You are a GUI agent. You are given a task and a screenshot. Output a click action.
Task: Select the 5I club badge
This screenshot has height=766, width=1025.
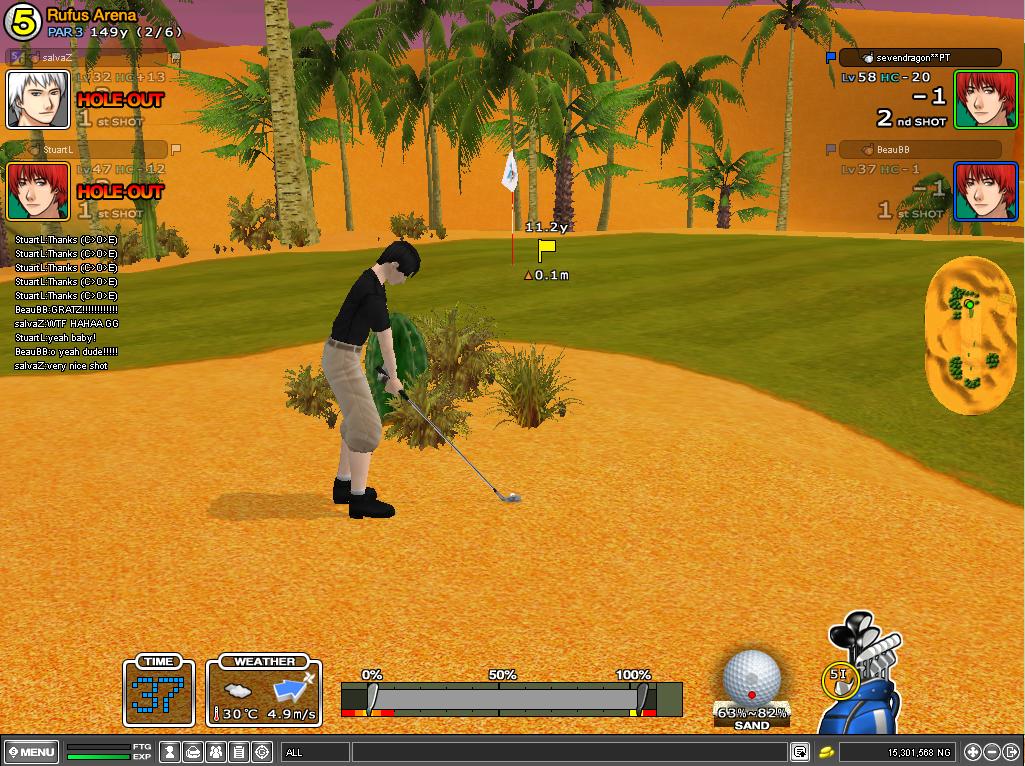pos(839,679)
